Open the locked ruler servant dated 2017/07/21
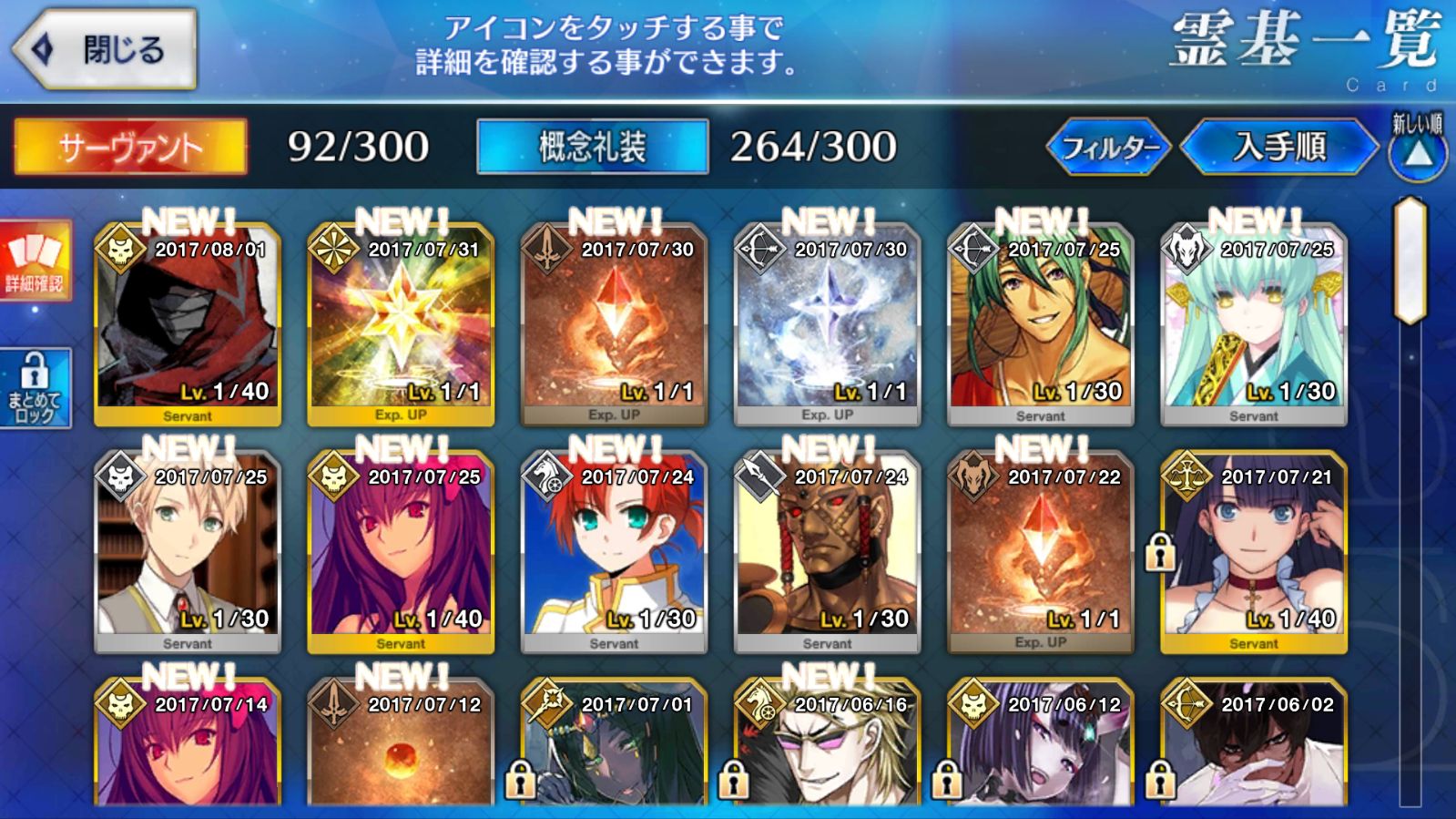 pos(1253,553)
